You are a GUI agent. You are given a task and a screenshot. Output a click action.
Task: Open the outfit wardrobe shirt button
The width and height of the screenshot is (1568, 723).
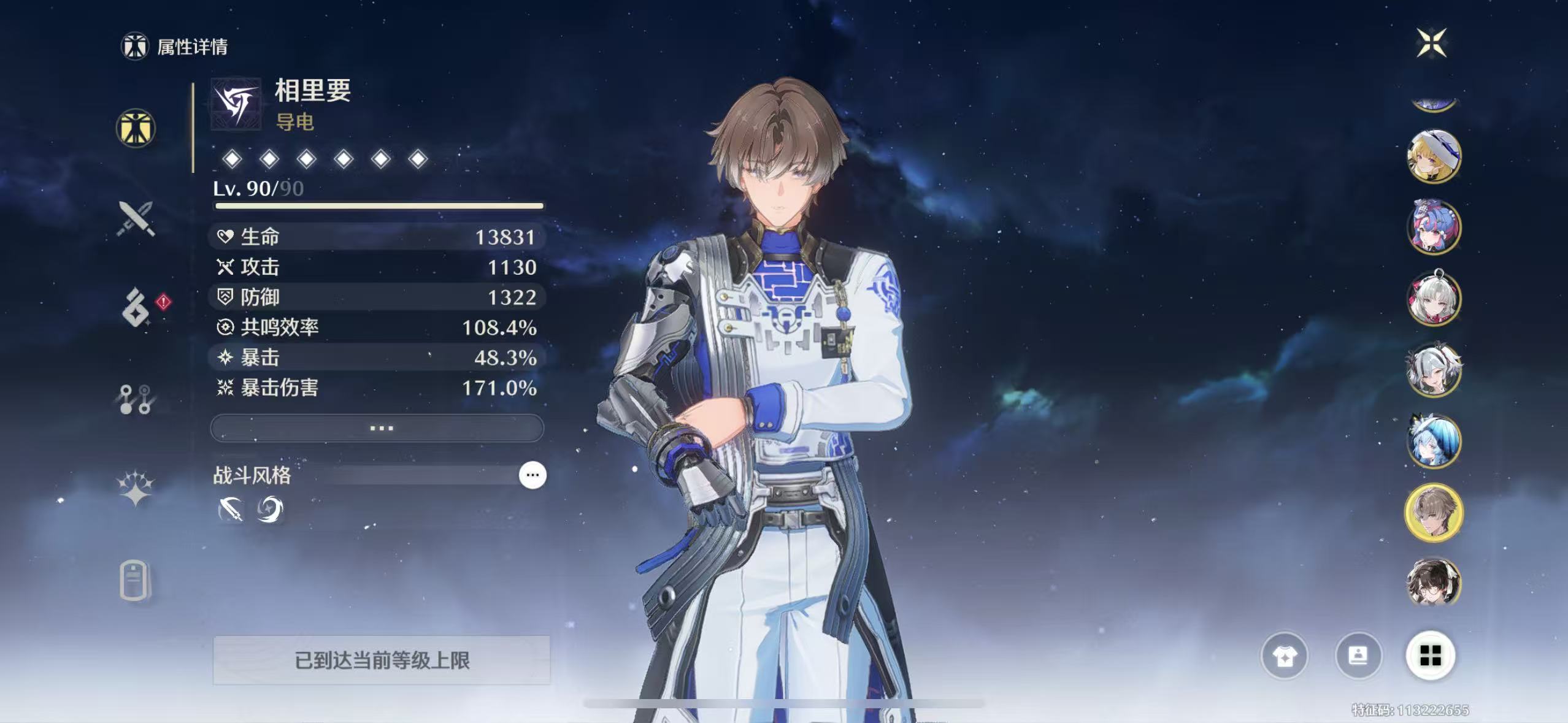point(1284,656)
